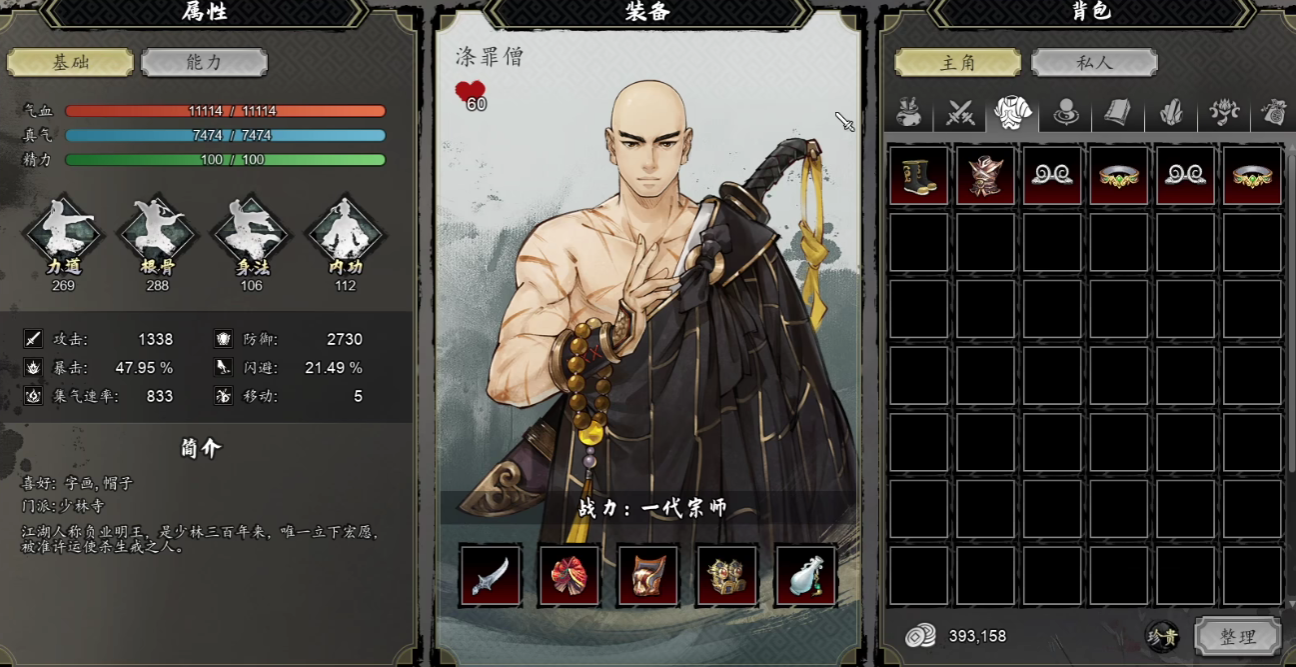The image size is (1296, 667).
Task: Select the 基础 attributes tab
Action: click(x=70, y=62)
